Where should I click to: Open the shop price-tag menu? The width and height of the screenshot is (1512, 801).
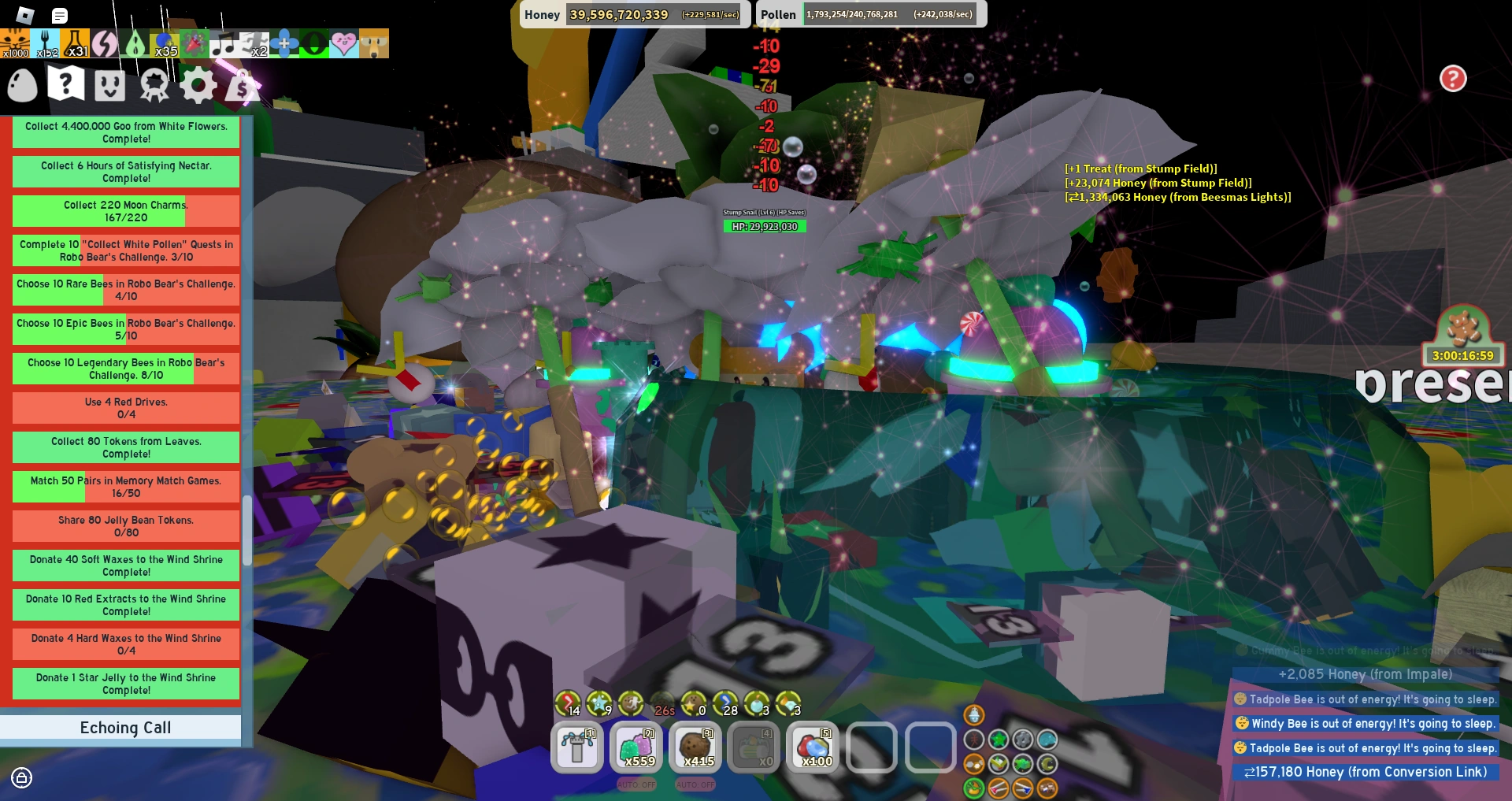click(241, 86)
